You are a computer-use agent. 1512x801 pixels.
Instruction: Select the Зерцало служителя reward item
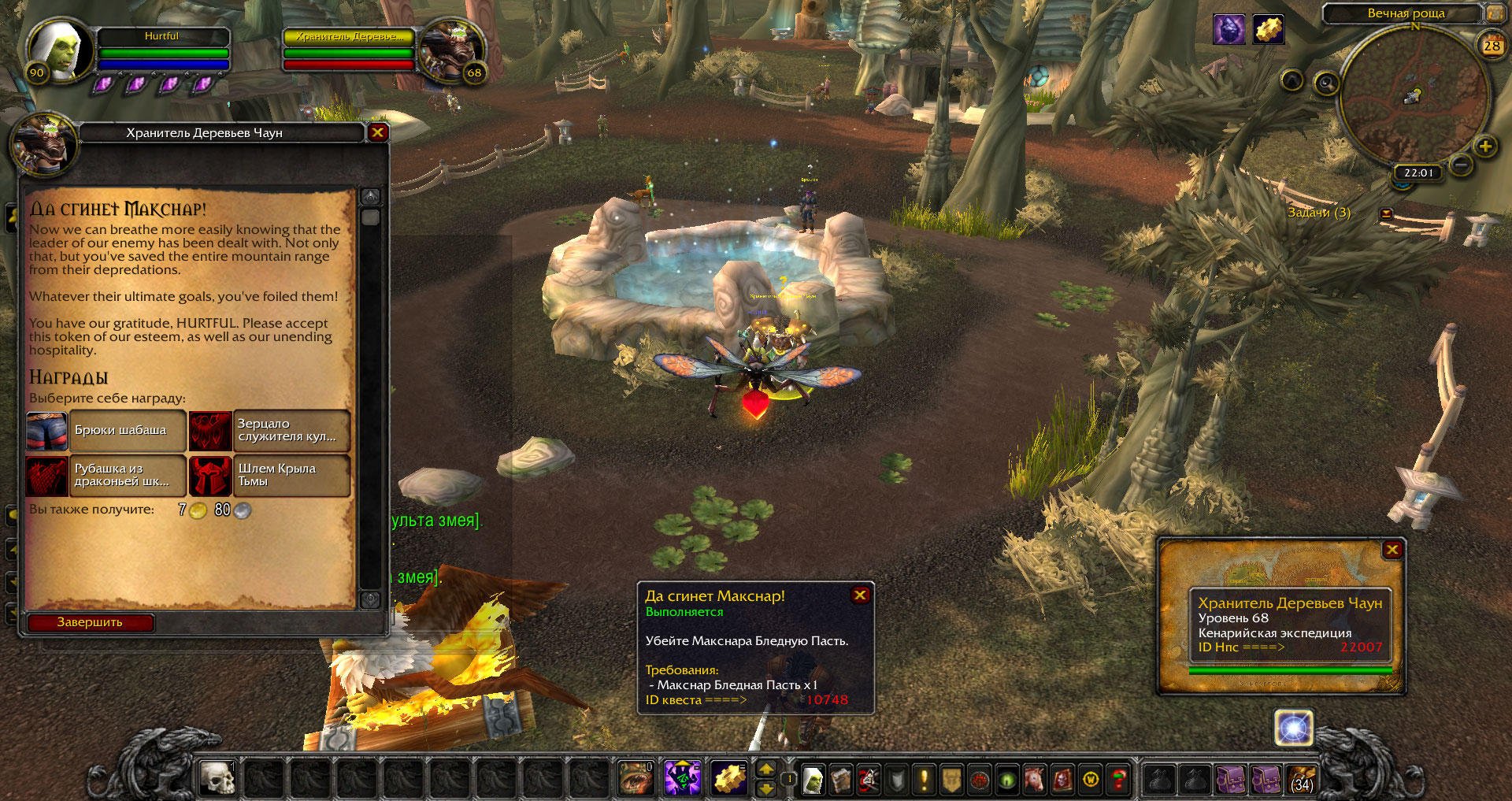click(x=269, y=431)
